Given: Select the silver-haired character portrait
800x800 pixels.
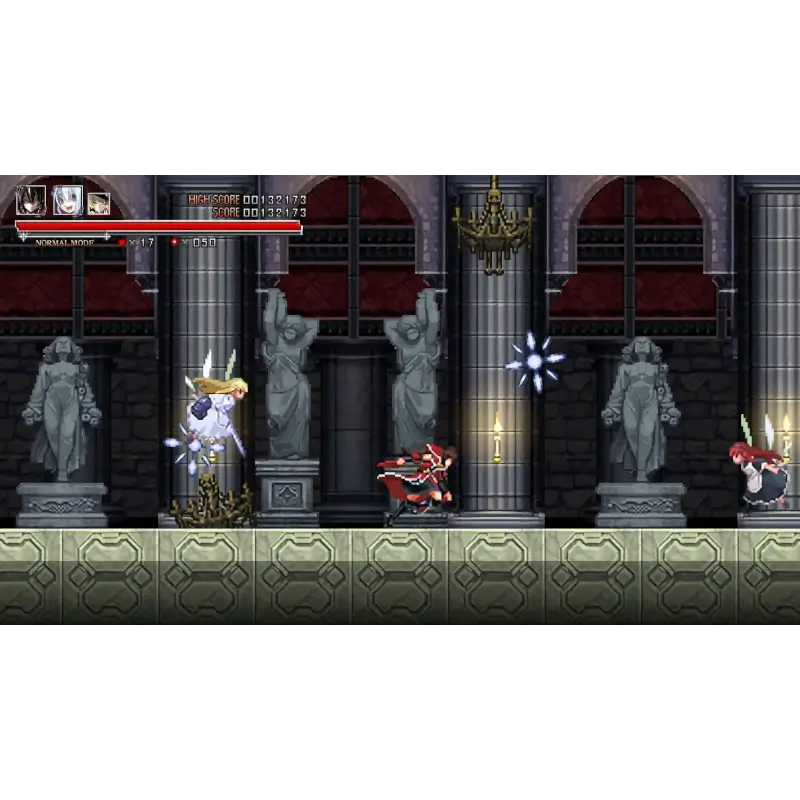Looking at the screenshot, I should (67, 201).
